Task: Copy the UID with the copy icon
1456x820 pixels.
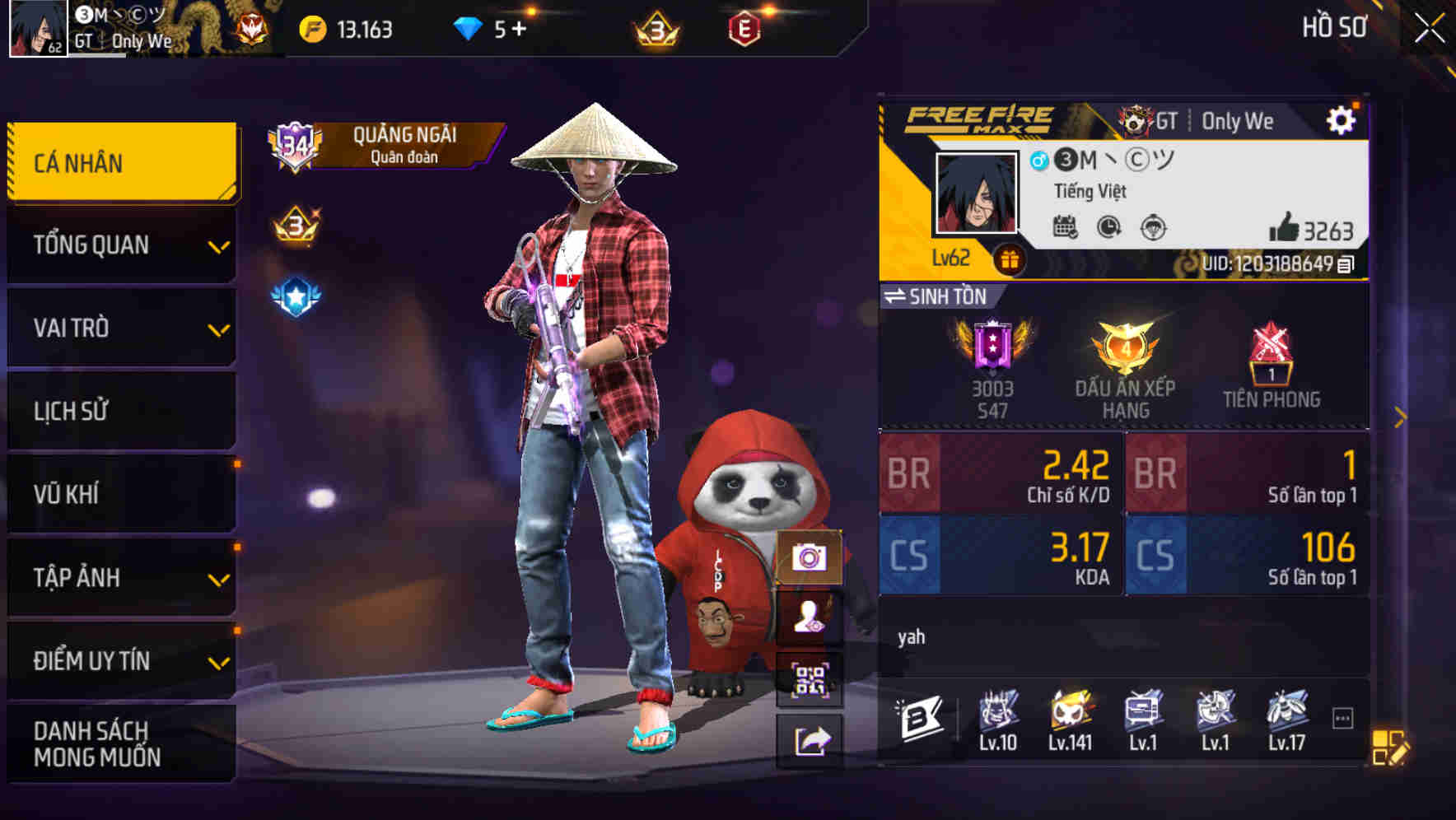Action: tap(1342, 265)
